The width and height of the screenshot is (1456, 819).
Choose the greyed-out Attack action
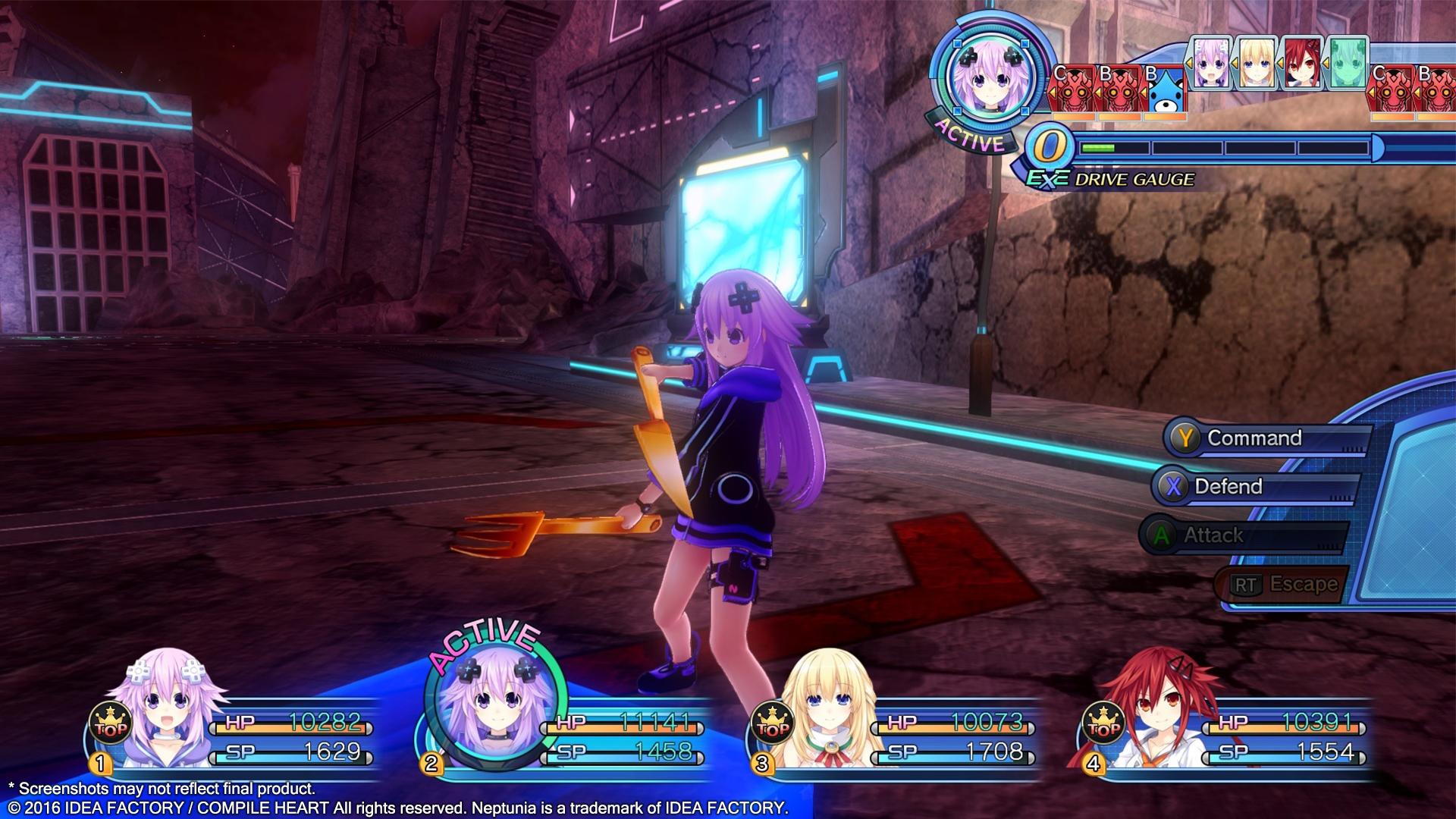tap(1213, 535)
